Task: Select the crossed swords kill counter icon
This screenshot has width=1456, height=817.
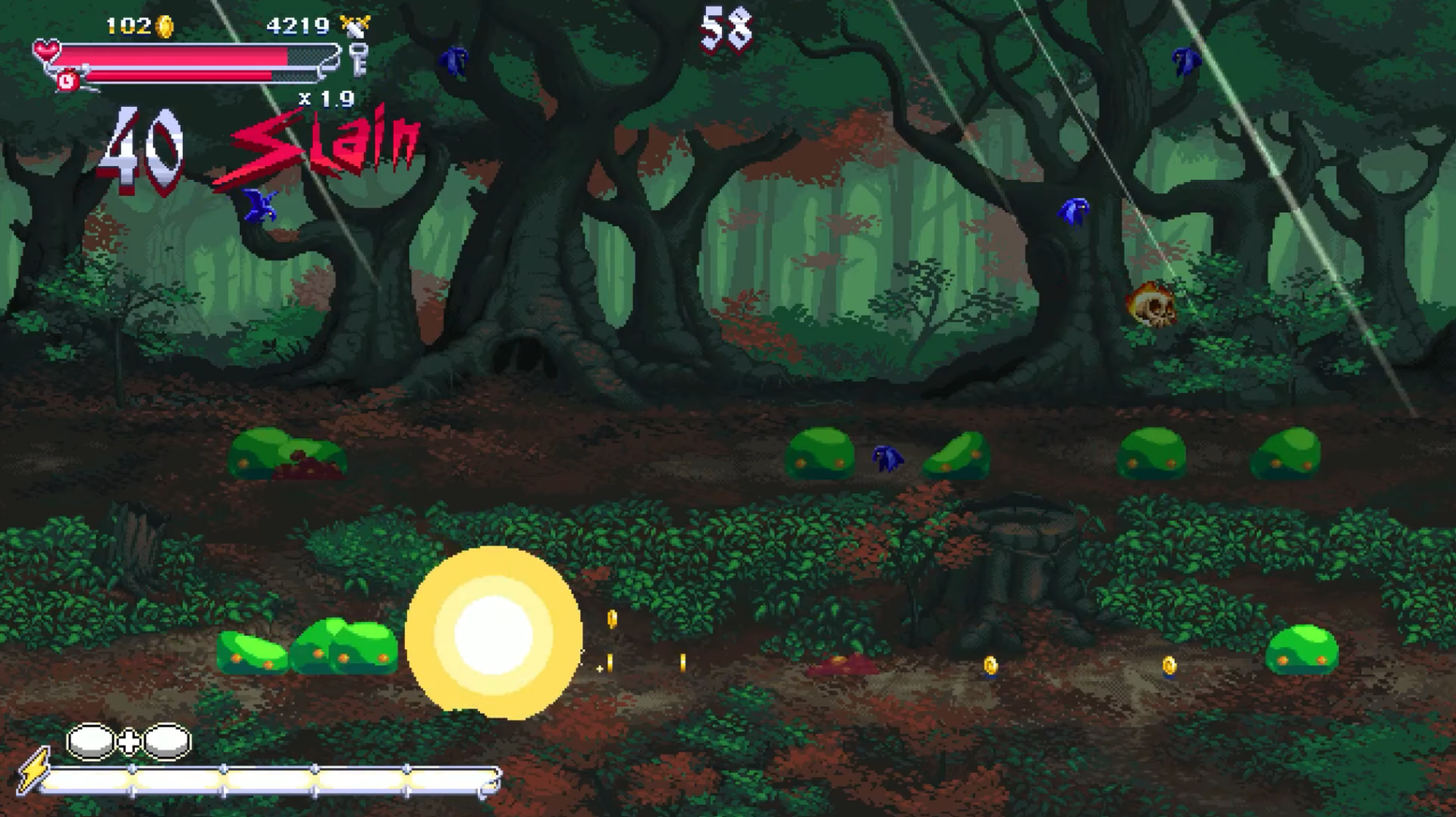Action: click(355, 24)
